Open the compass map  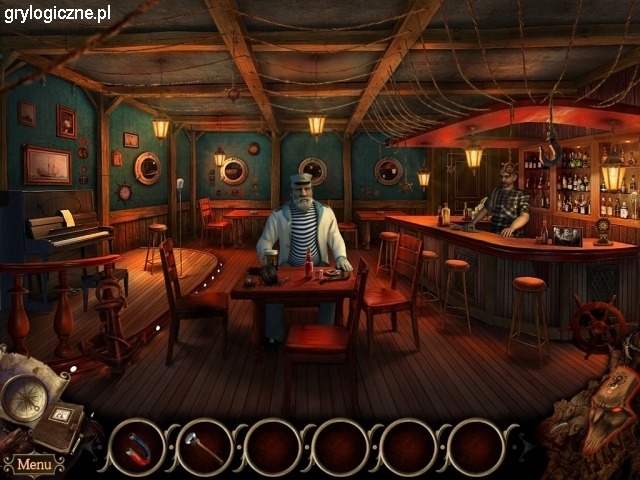[23, 395]
